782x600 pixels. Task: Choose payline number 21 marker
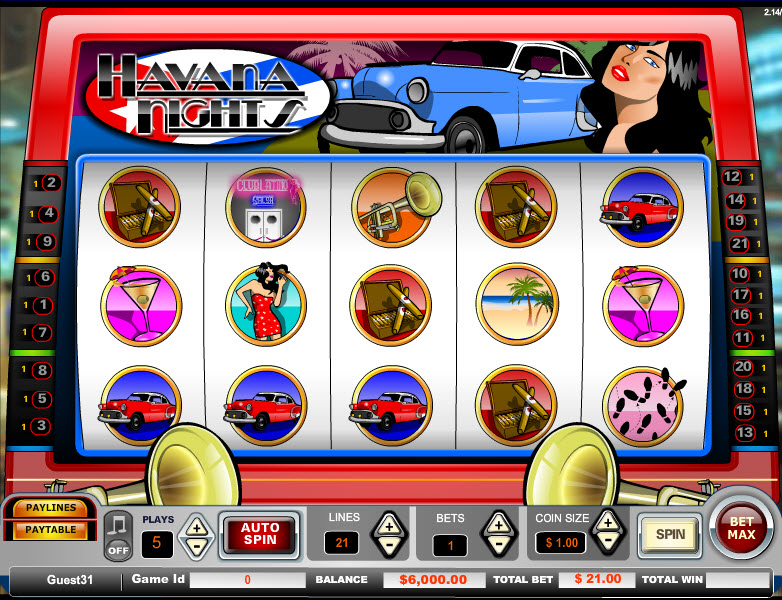(x=739, y=243)
